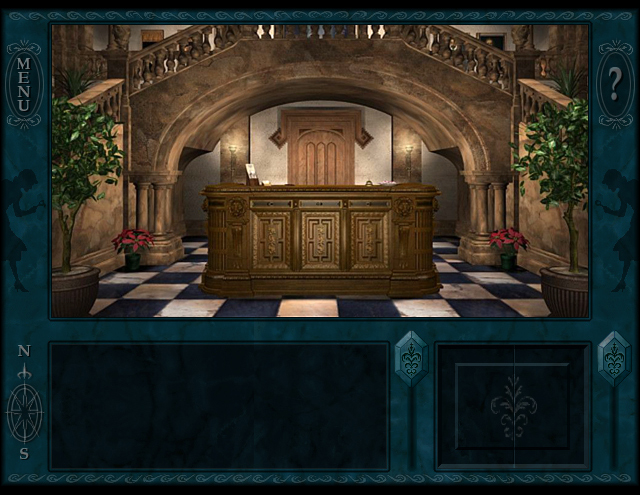Click the empty dialogue text panel

(219, 406)
